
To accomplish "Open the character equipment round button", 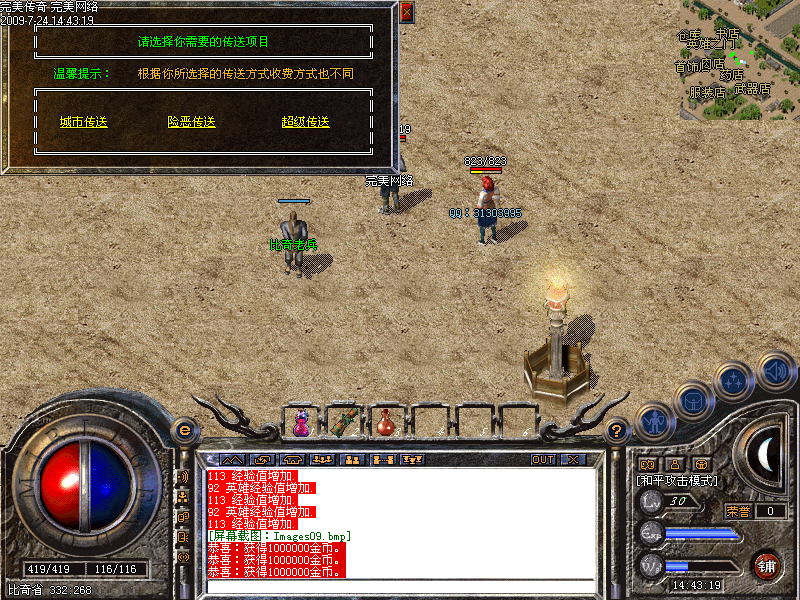I will 654,423.
